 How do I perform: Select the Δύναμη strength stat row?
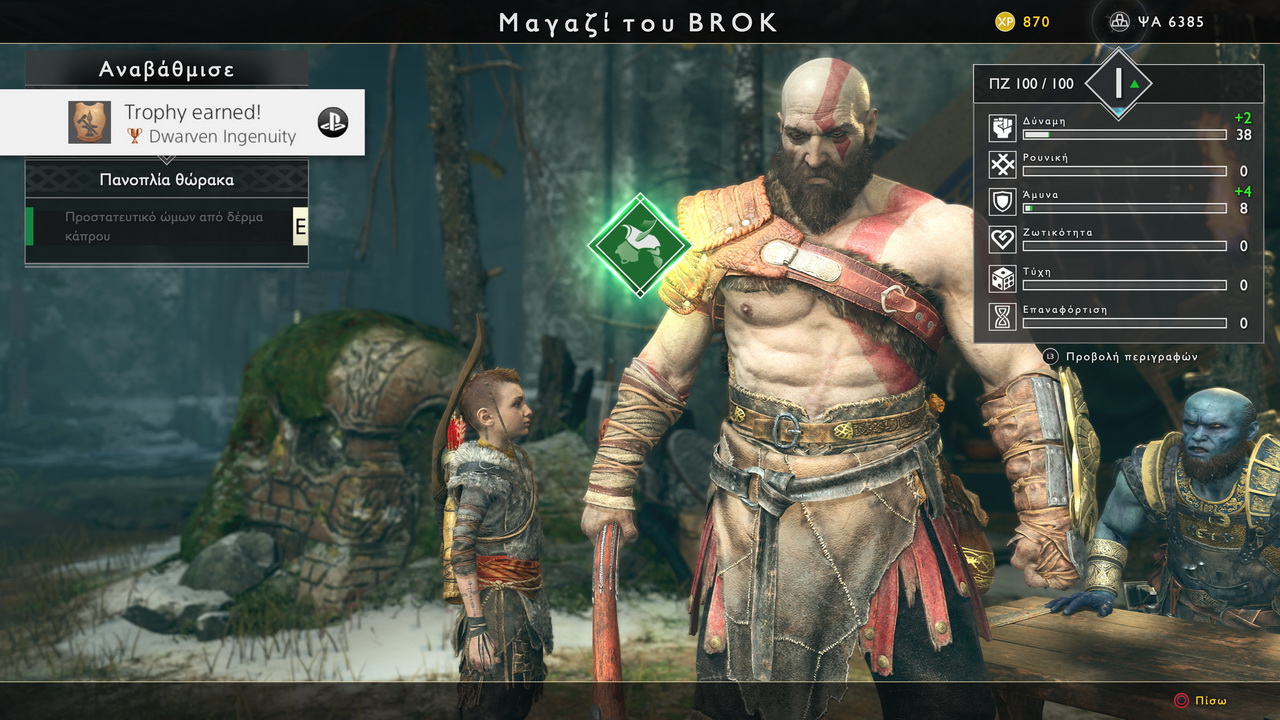(x=1118, y=128)
